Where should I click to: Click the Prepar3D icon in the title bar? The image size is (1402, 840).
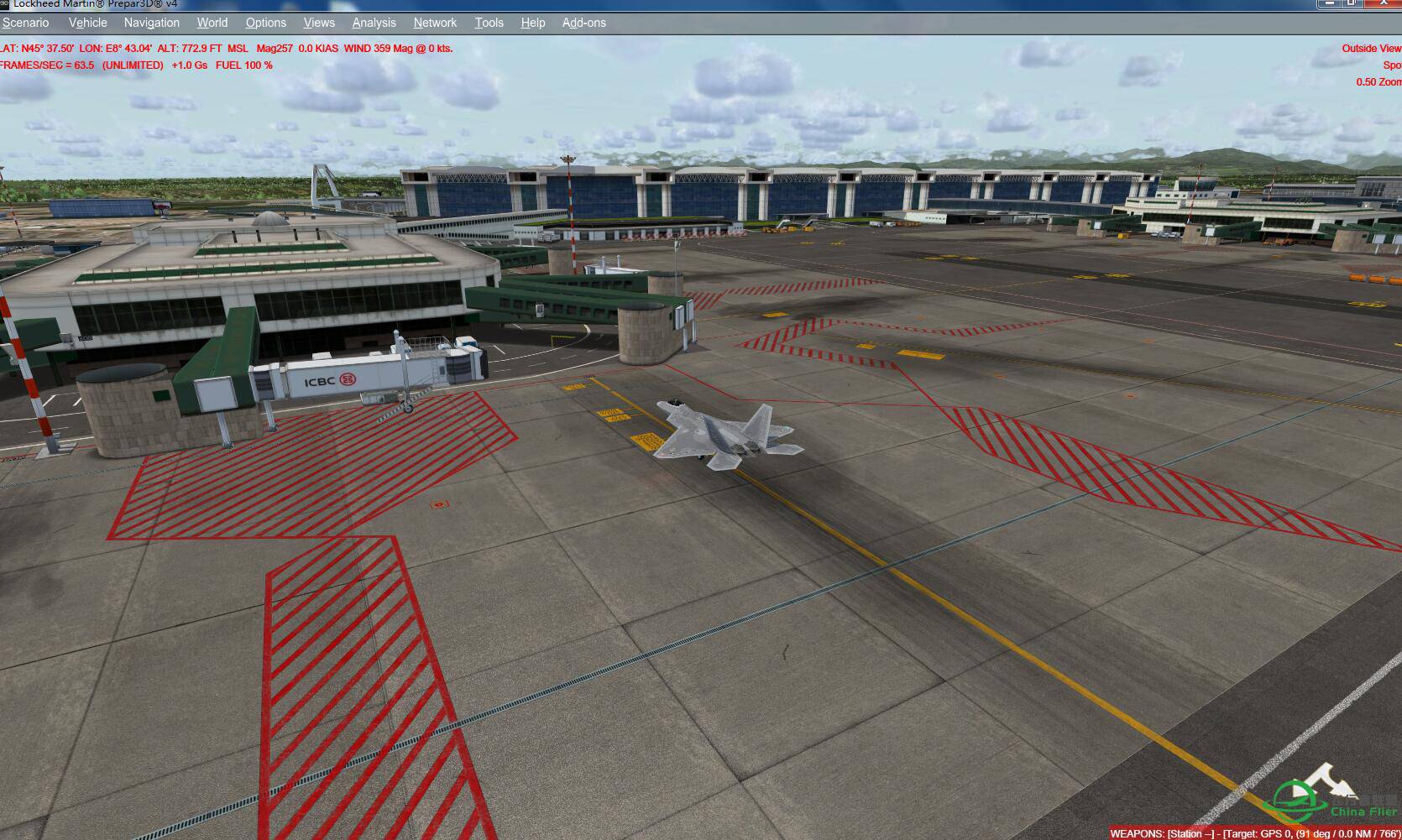coord(7,4)
